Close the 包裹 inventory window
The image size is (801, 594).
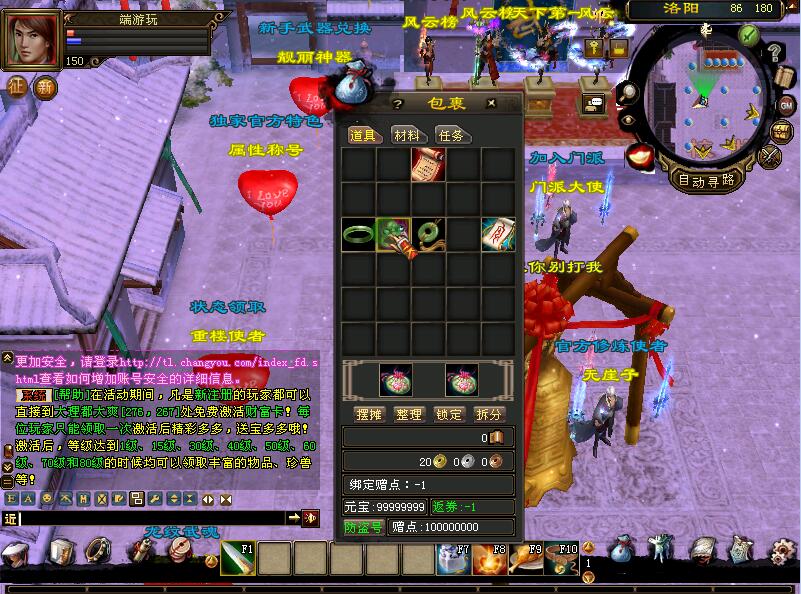491,103
